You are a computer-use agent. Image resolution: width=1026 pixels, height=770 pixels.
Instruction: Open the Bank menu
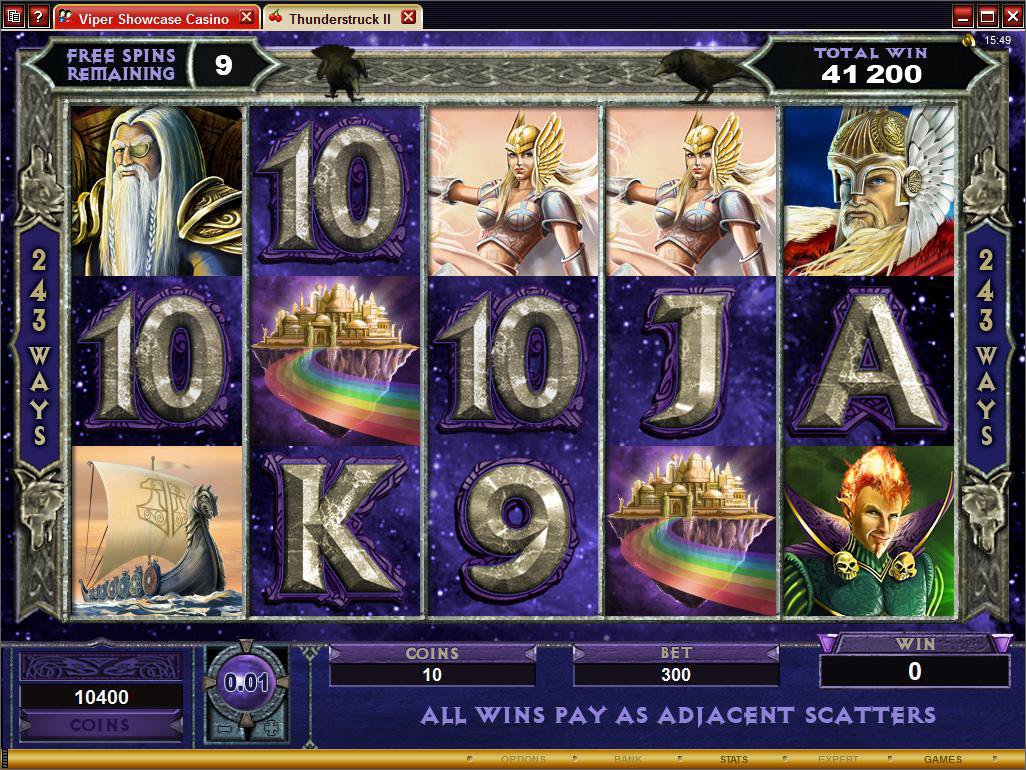point(628,760)
